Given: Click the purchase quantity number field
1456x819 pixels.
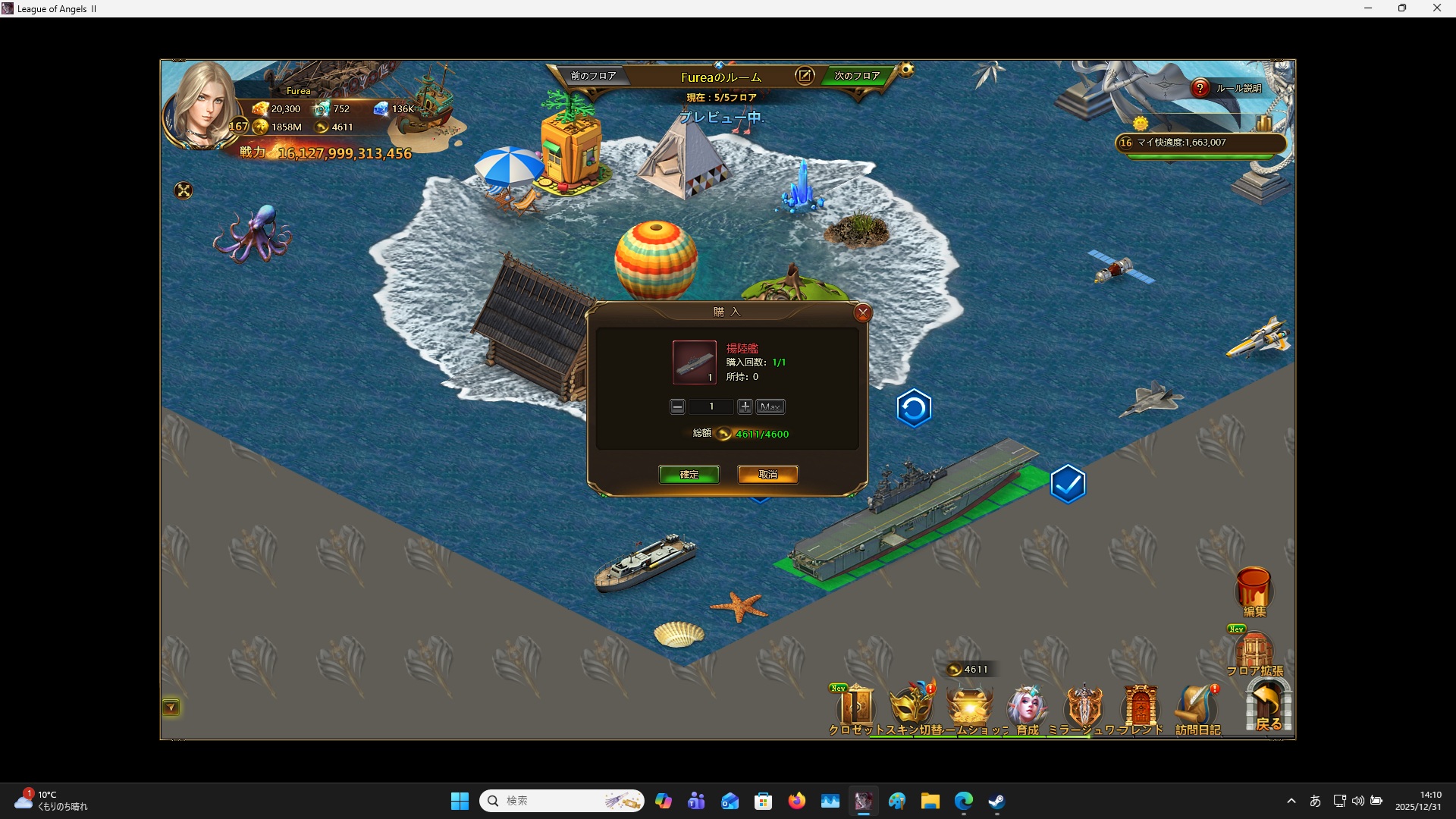Looking at the screenshot, I should pos(711,407).
